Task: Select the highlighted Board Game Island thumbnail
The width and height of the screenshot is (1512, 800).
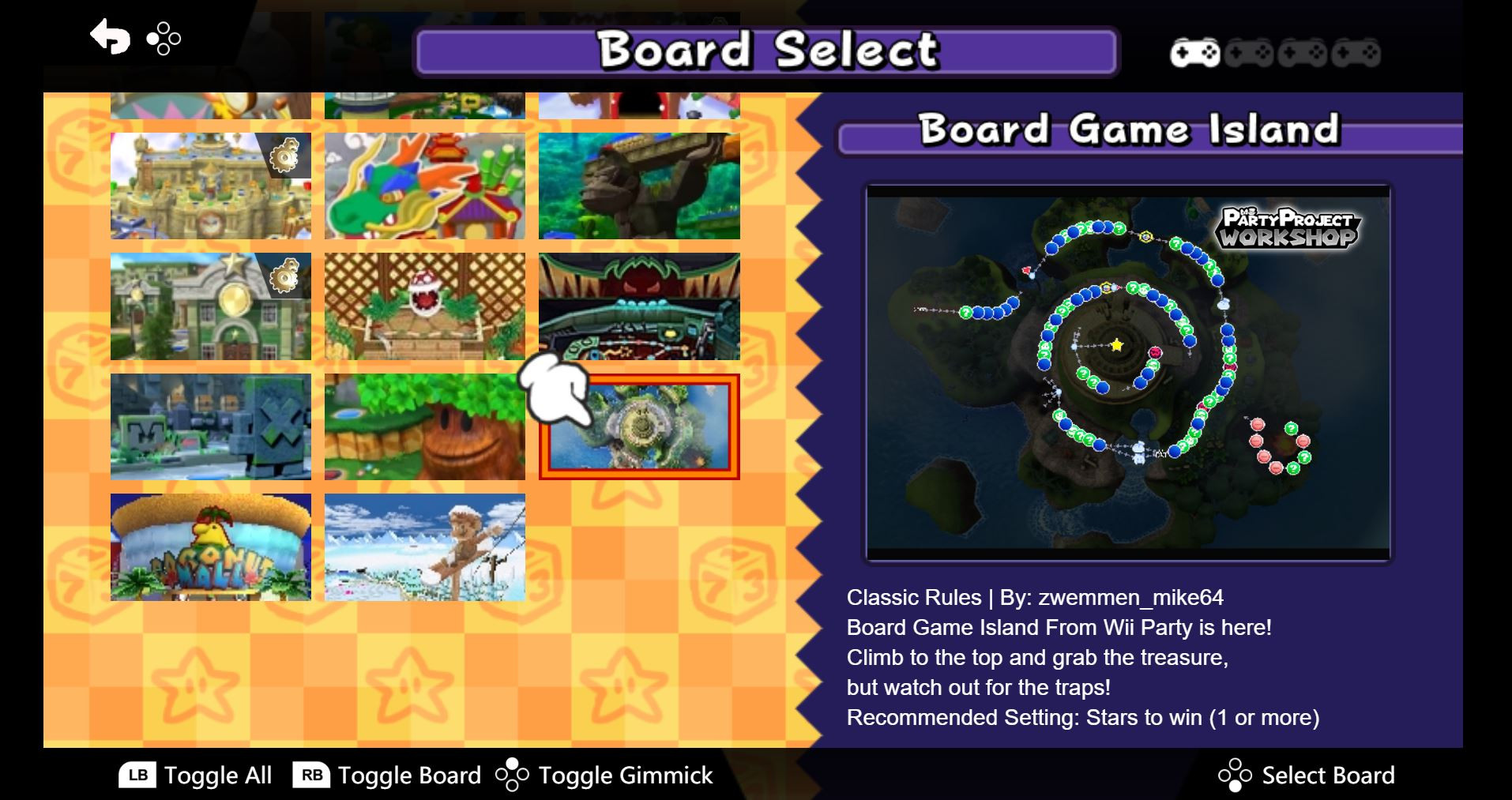Action: pos(640,427)
